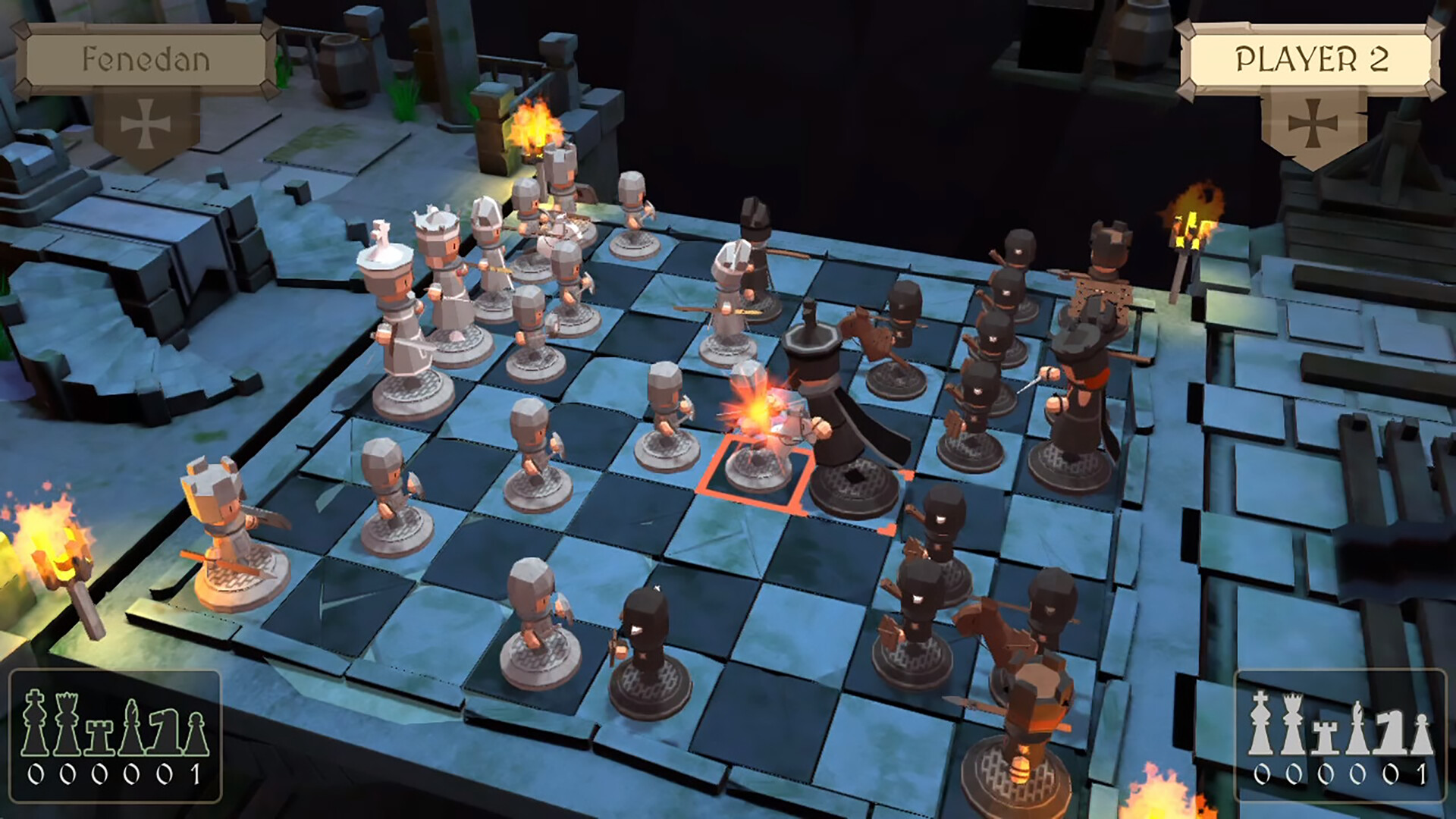Click the black bishop icon bottom left
Image resolution: width=1456 pixels, height=819 pixels.
(x=130, y=728)
